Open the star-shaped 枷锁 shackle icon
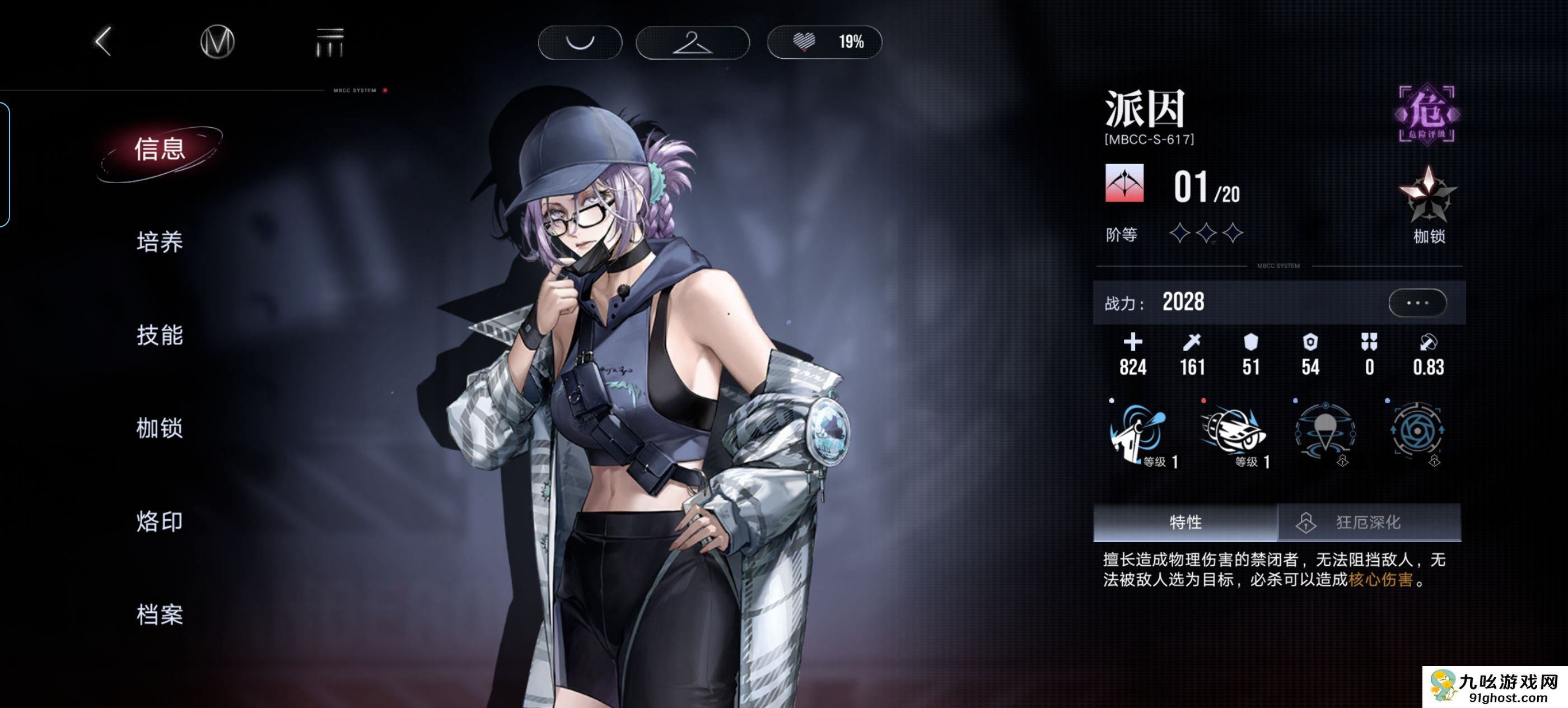The width and height of the screenshot is (1568, 708). 1428,196
